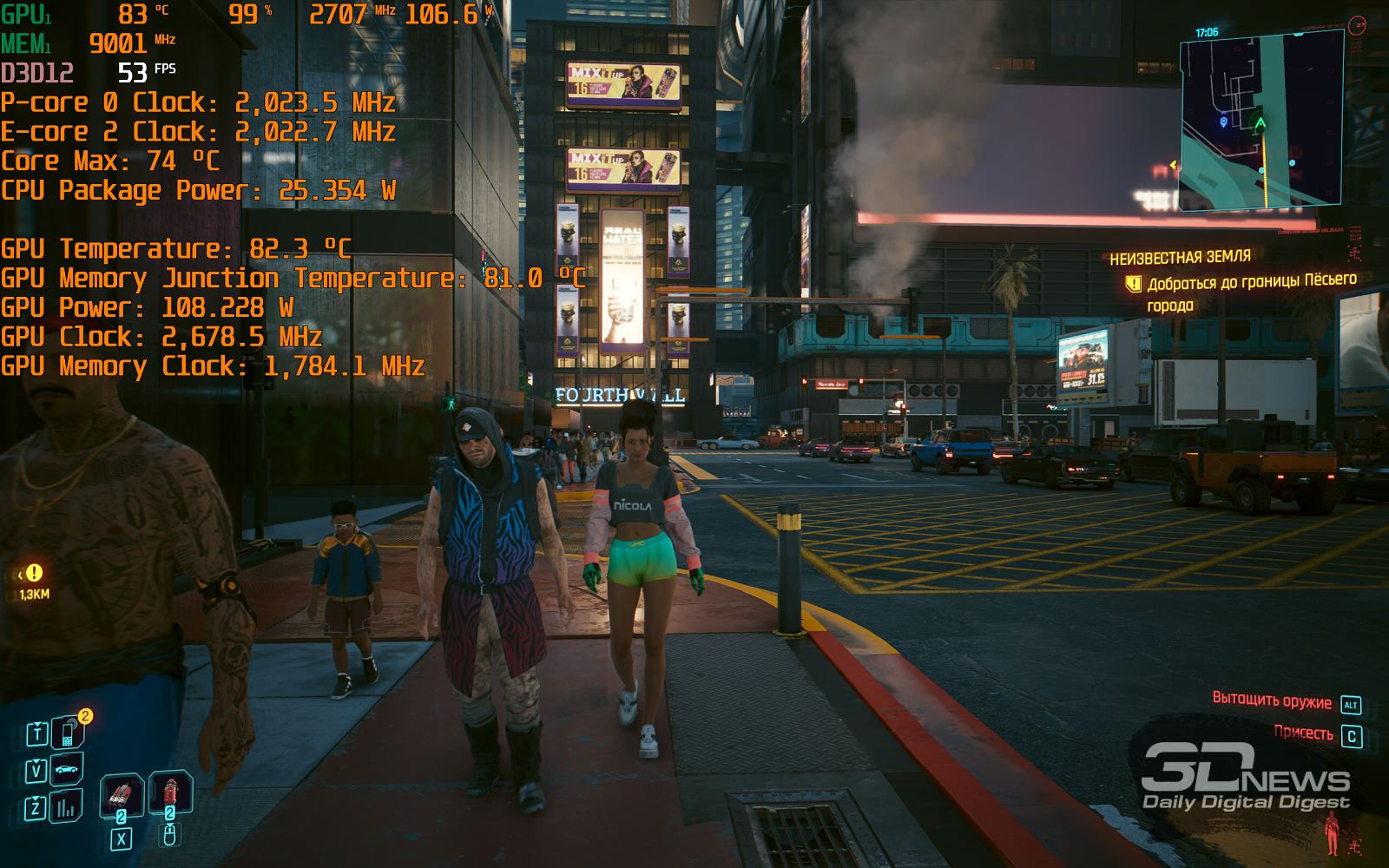The width and height of the screenshot is (1389, 868).
Task: Open the phone icon with notification badge
Action: pyautogui.click(x=68, y=733)
